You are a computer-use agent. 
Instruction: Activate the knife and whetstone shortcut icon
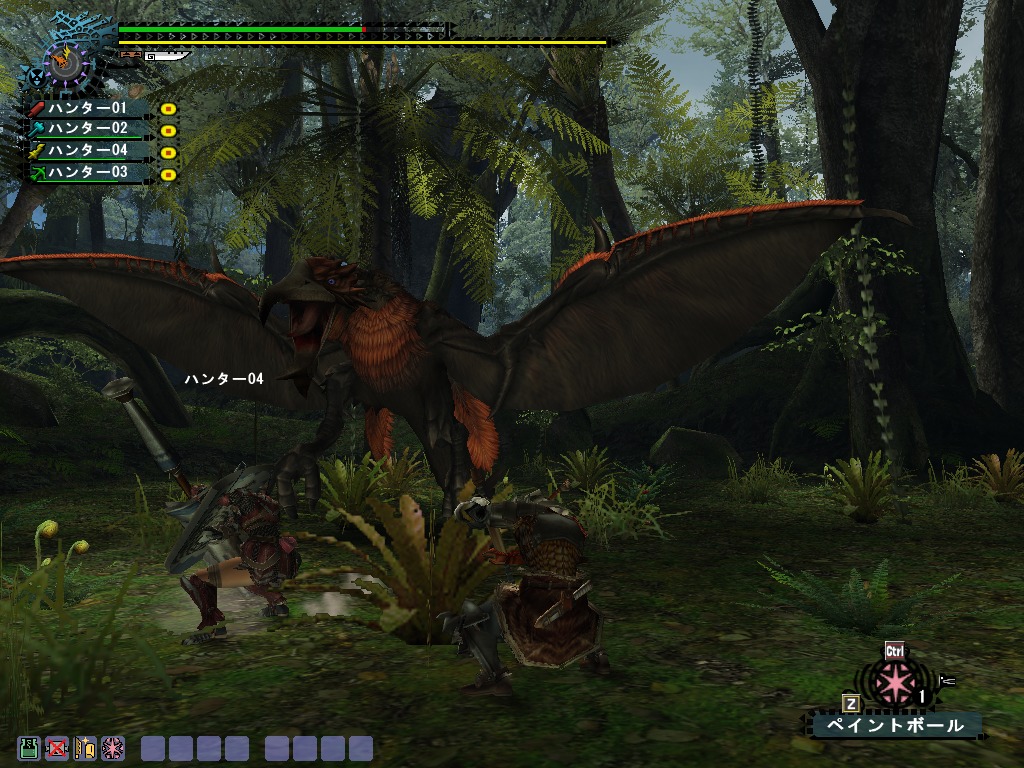coord(85,748)
